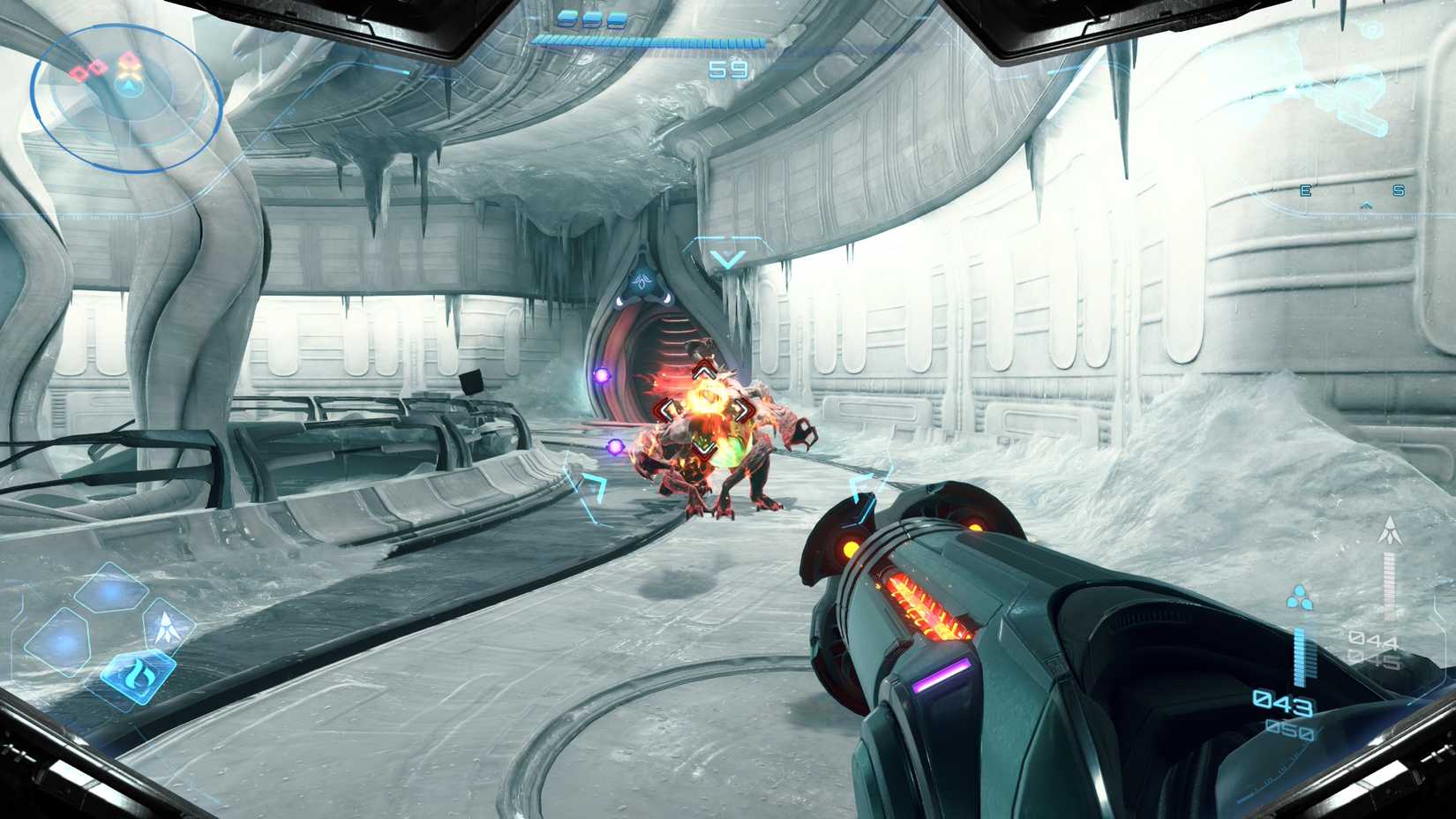Click the missile count showing 043
This screenshot has width=1456, height=819.
pos(1281,703)
